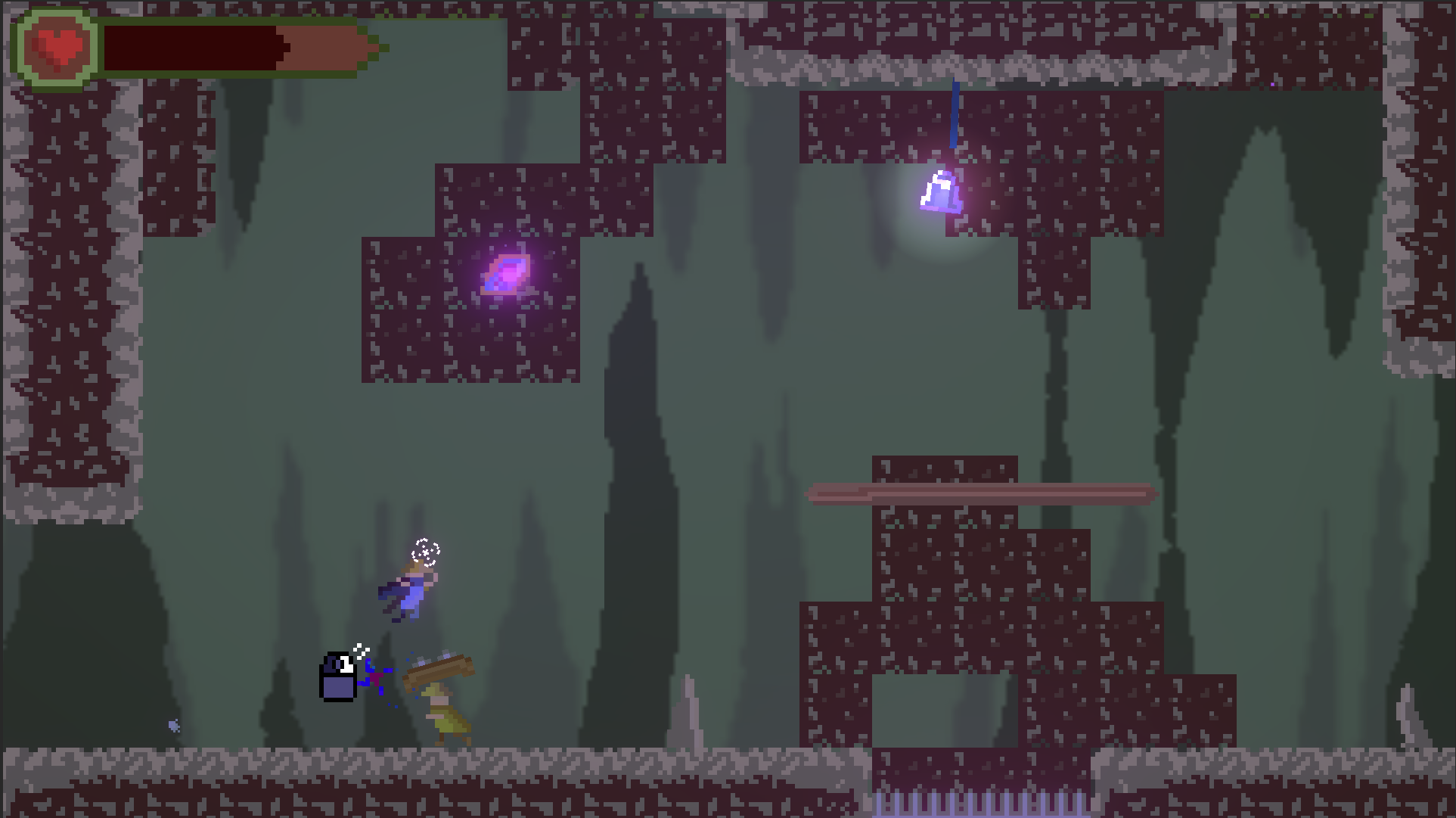Select the yellow enemy swinging a plank
Screen dimensions: 1456x818
click(x=443, y=715)
